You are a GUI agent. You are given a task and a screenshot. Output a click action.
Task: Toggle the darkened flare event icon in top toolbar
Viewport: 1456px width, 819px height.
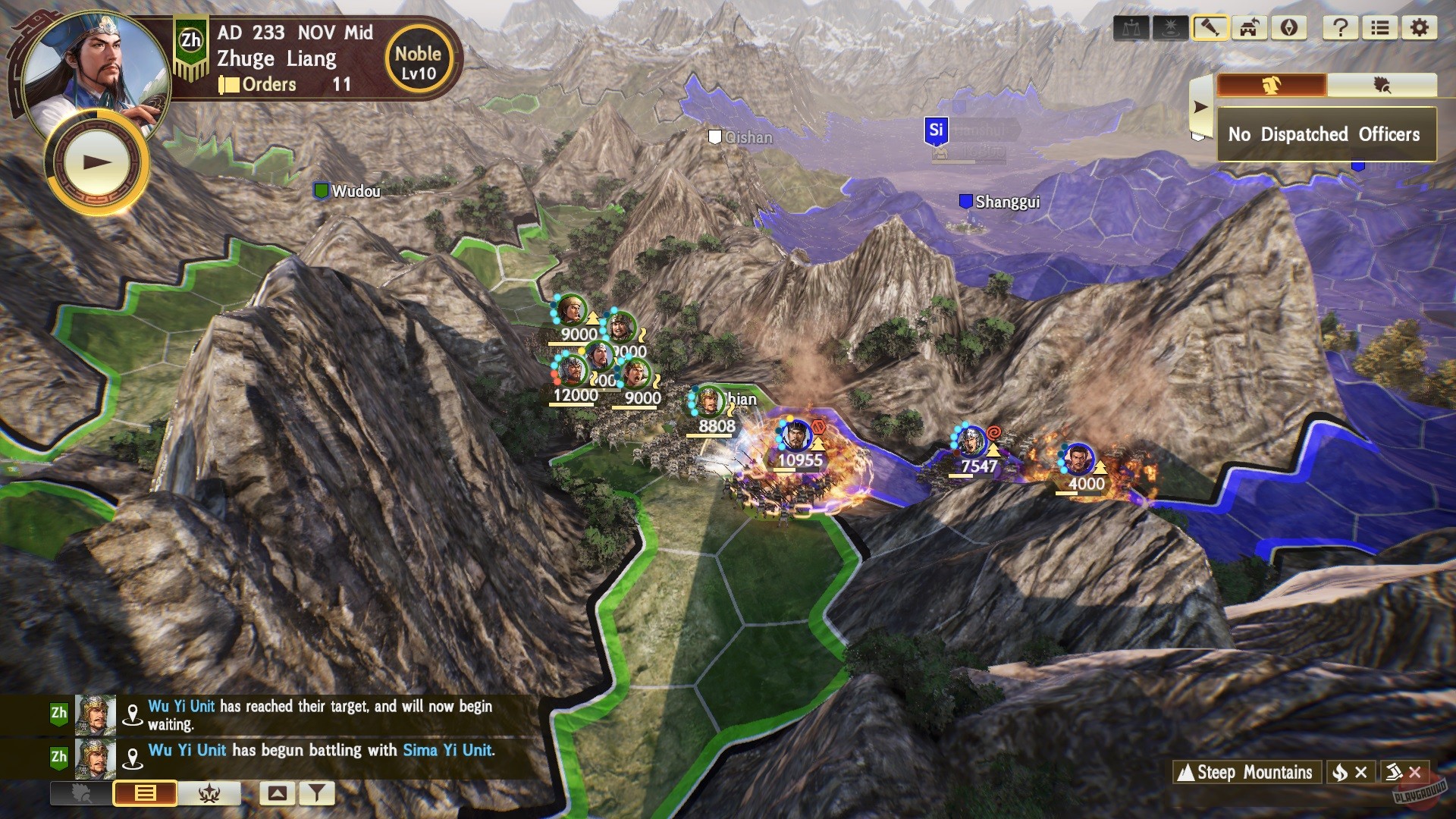(1172, 29)
